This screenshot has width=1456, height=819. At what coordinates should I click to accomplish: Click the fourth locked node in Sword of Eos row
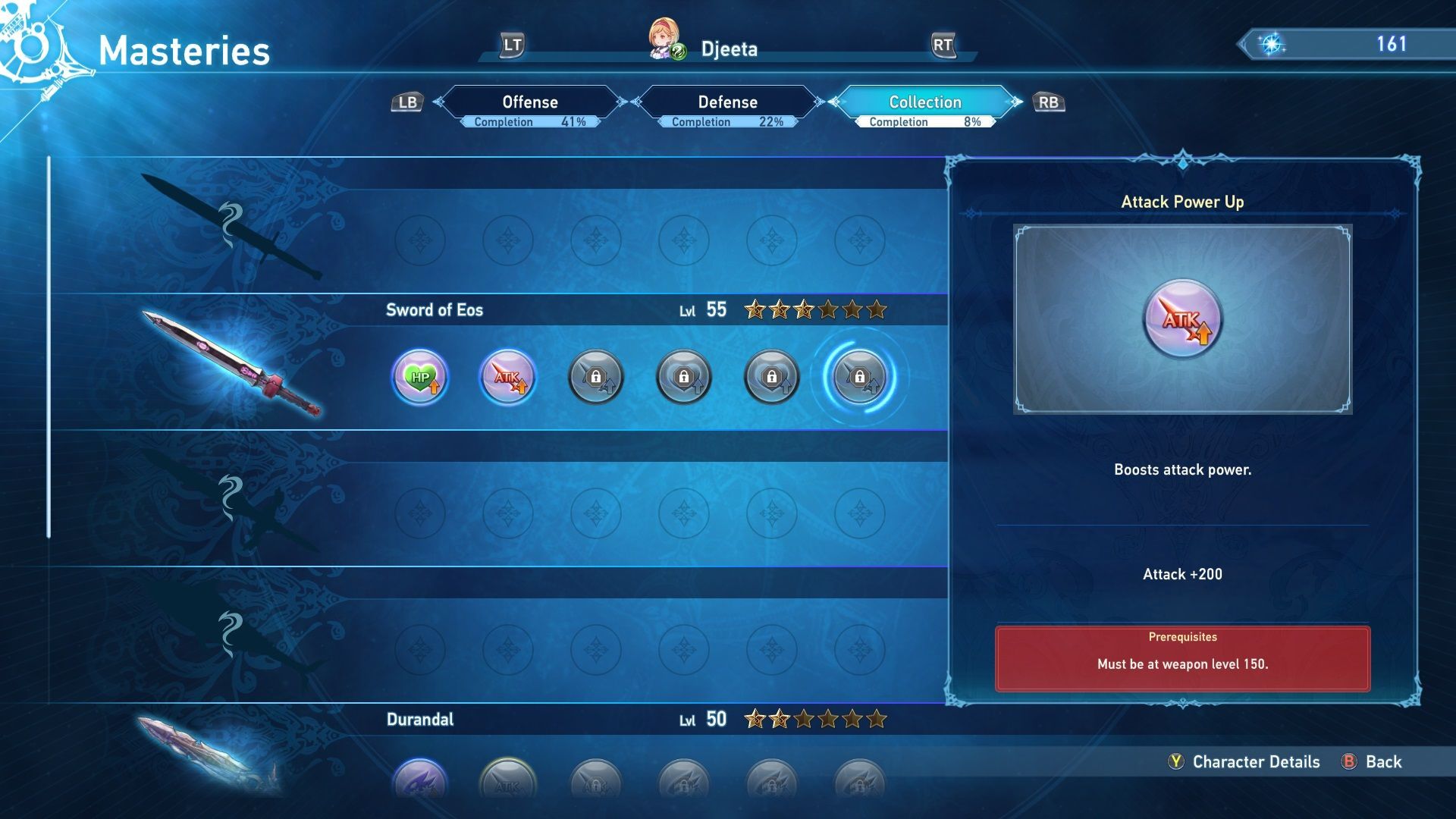coord(683,377)
